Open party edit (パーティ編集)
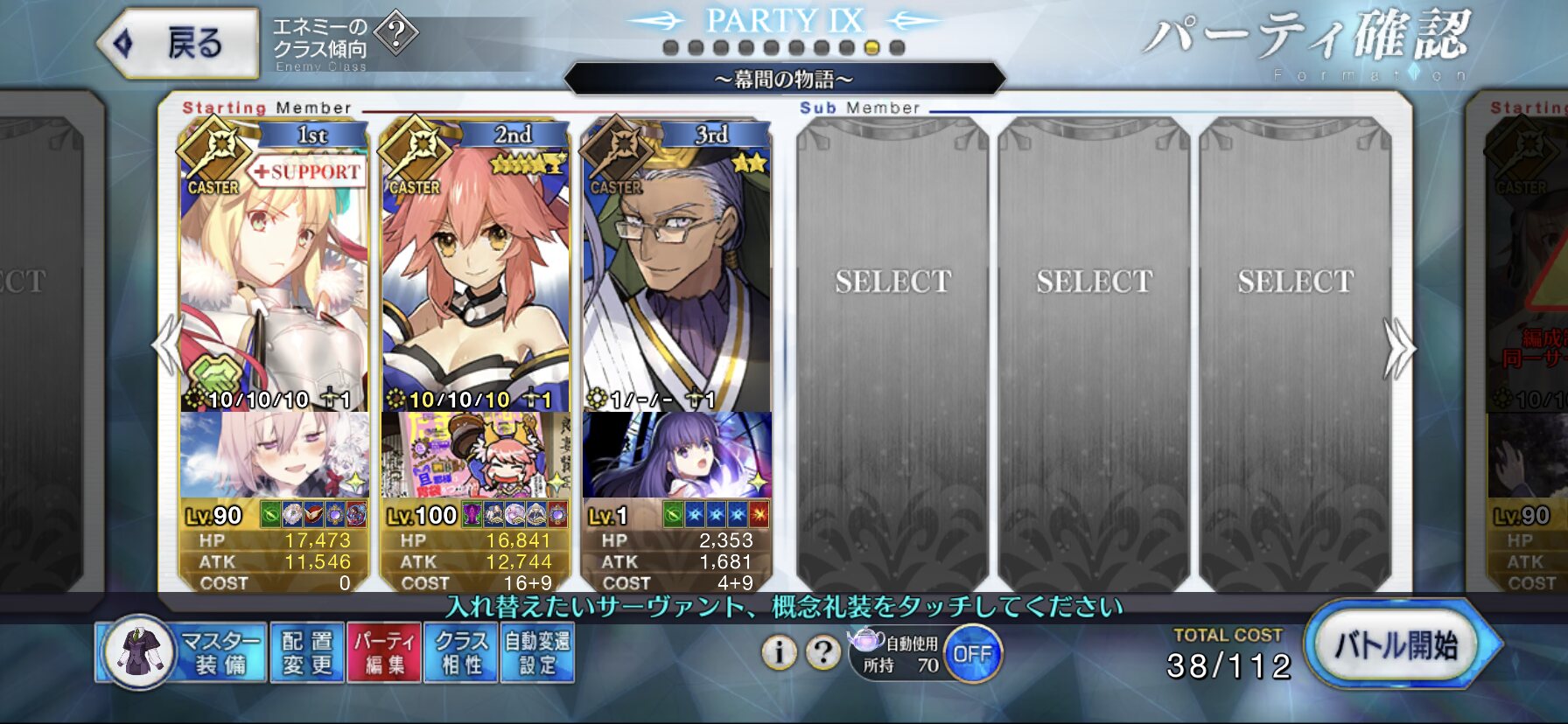Screen dimensions: 1568x724 click(x=384, y=653)
